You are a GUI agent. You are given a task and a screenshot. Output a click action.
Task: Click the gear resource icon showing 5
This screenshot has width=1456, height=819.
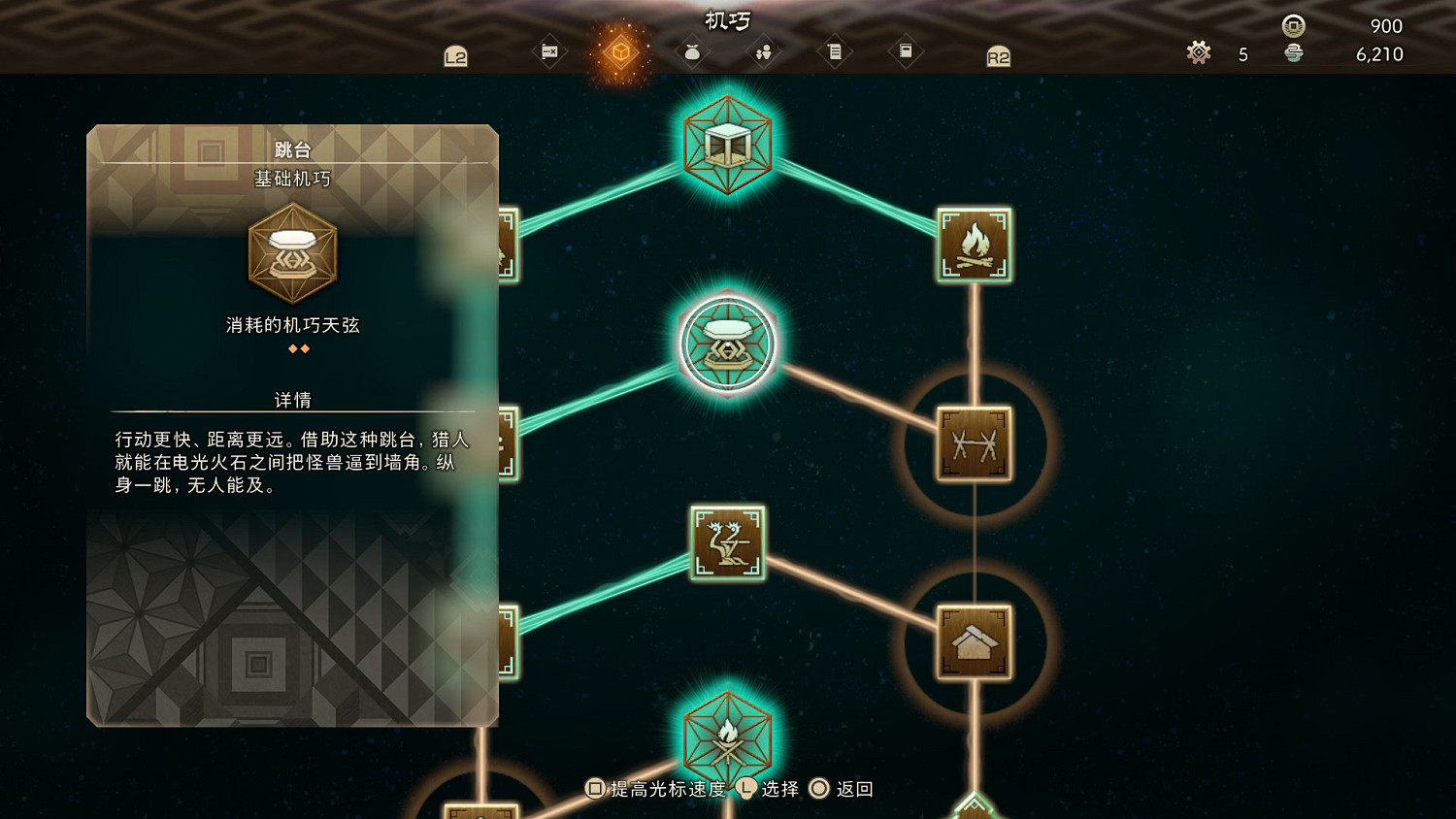pos(1199,54)
